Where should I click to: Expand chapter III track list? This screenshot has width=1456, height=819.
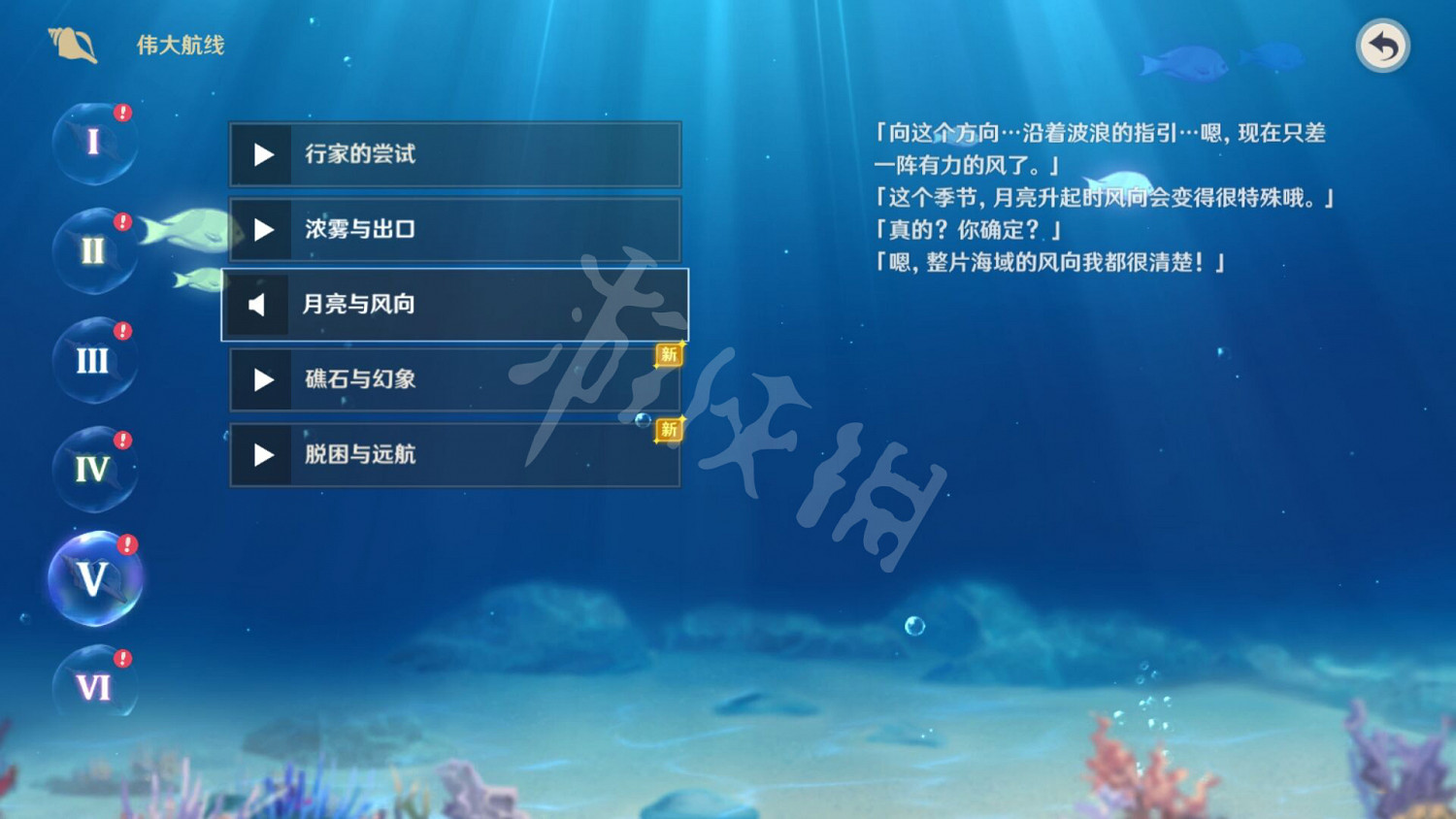click(94, 360)
